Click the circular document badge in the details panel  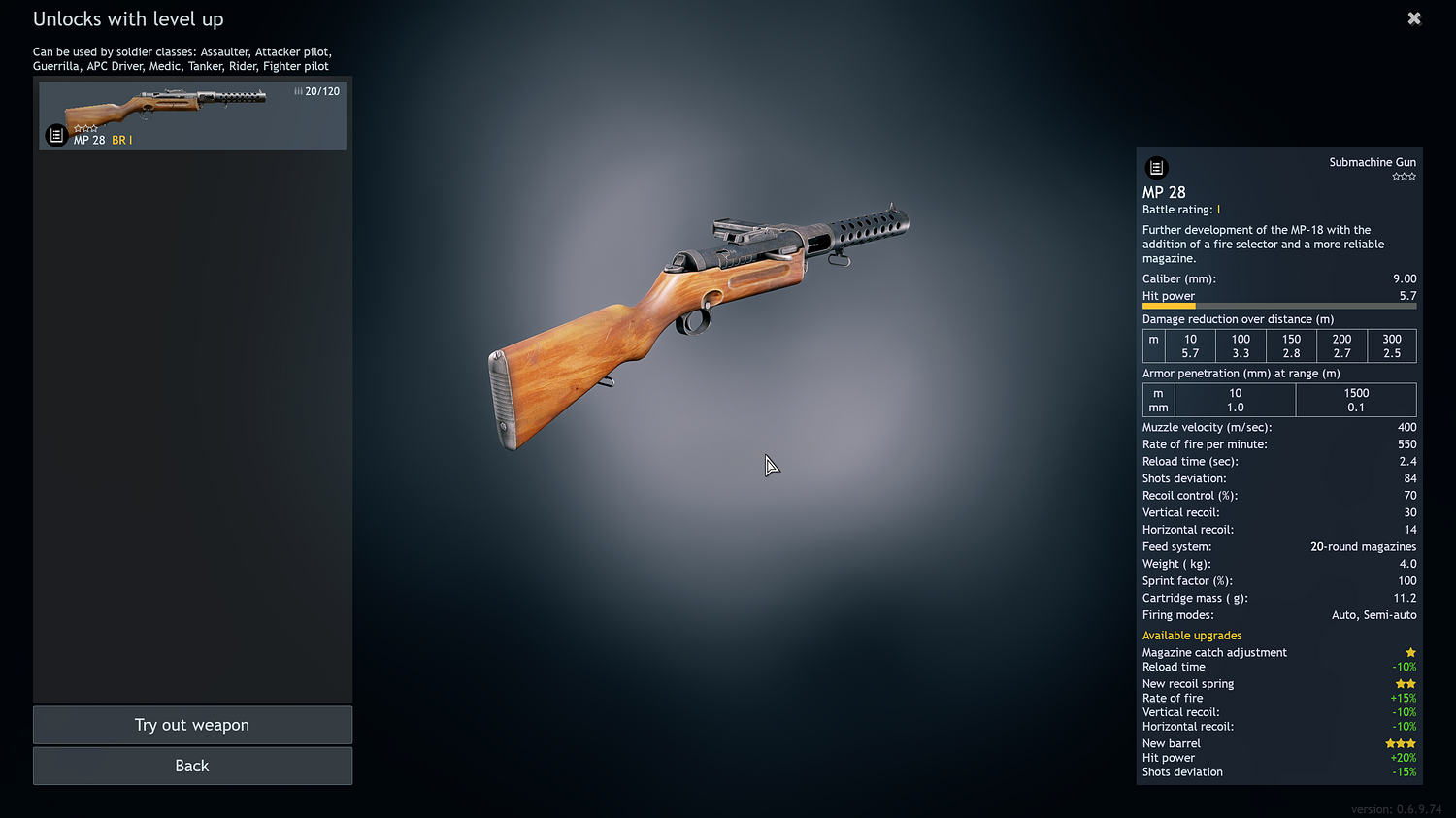pos(1156,167)
